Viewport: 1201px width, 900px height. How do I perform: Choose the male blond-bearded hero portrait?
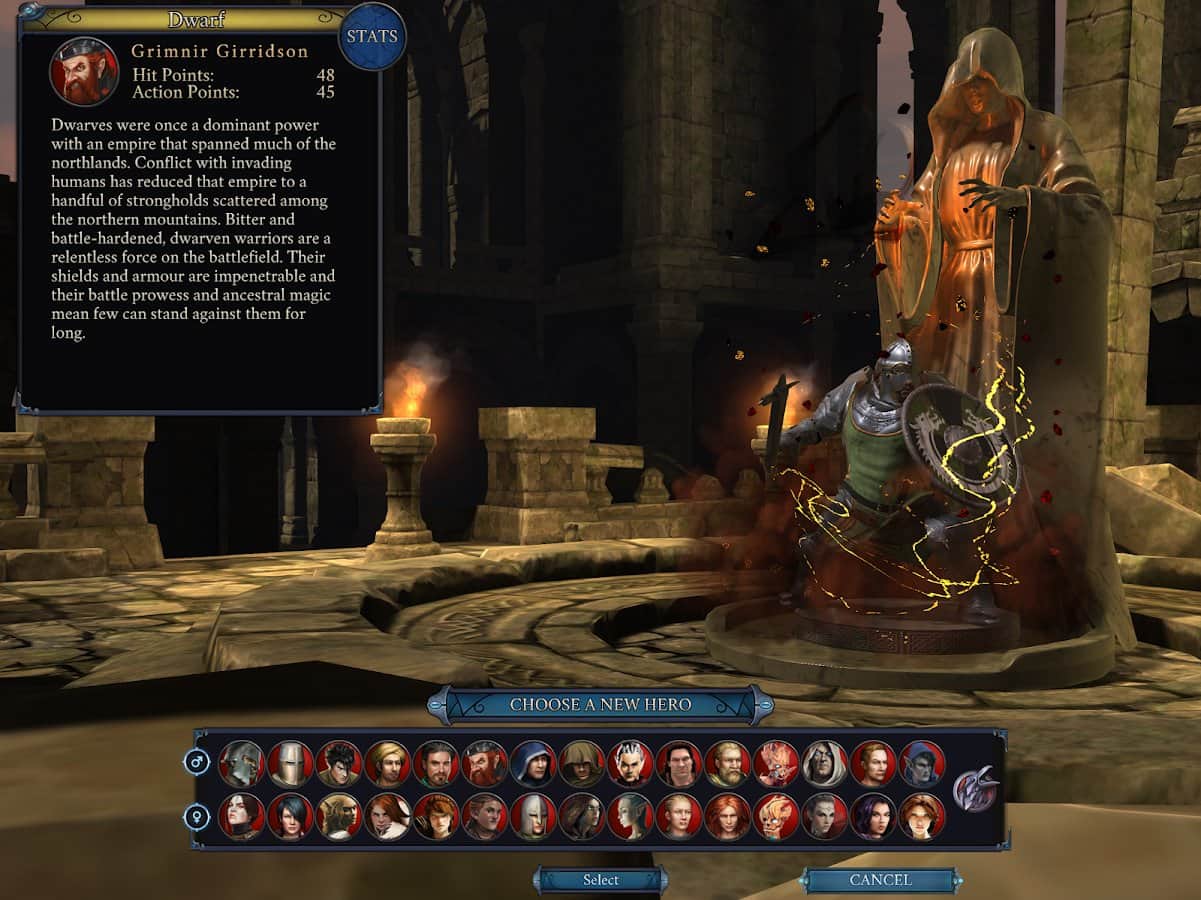(x=727, y=764)
